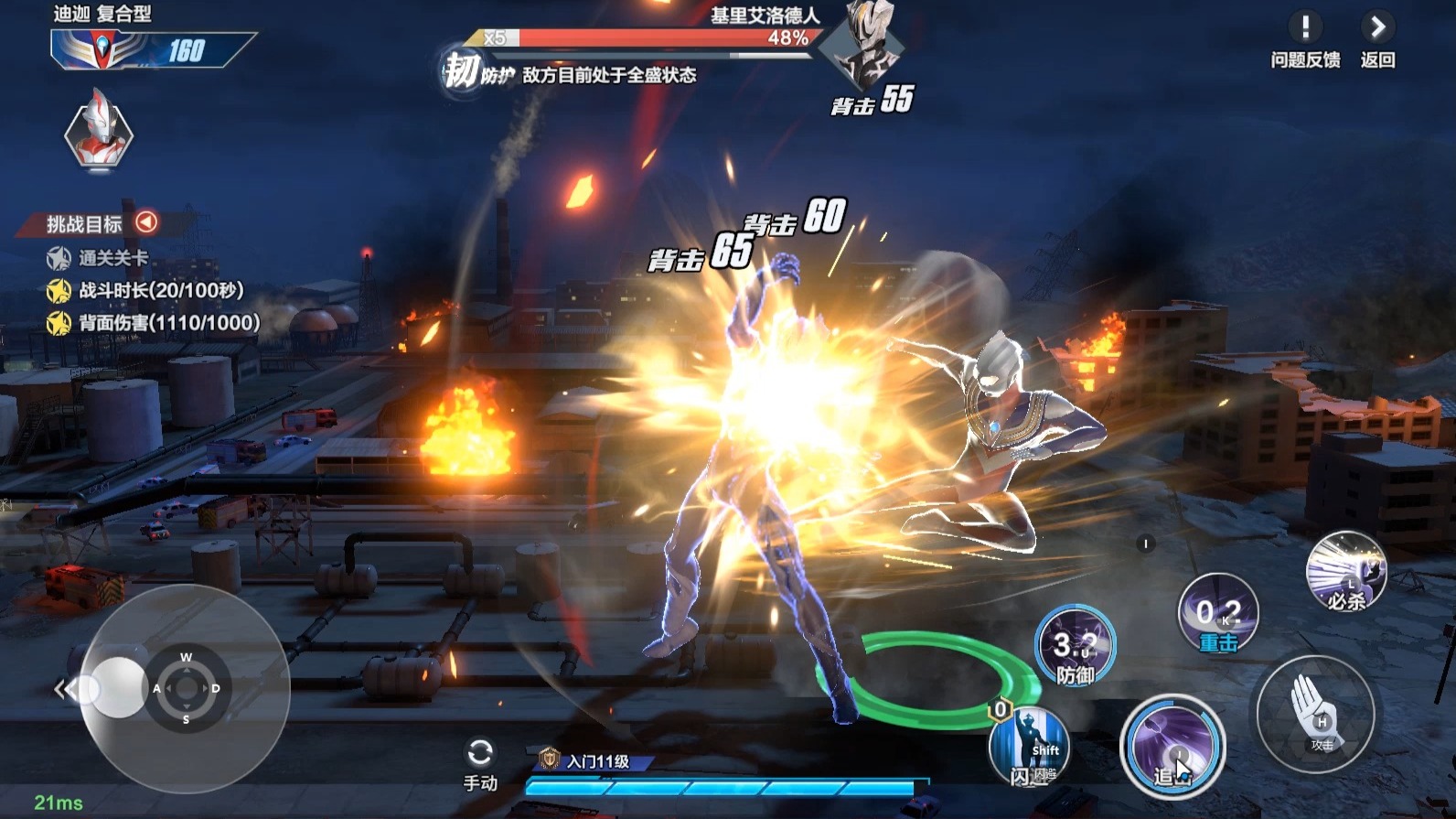Use the 重击 heavy attack skill
The image size is (1456, 819).
(x=1217, y=613)
